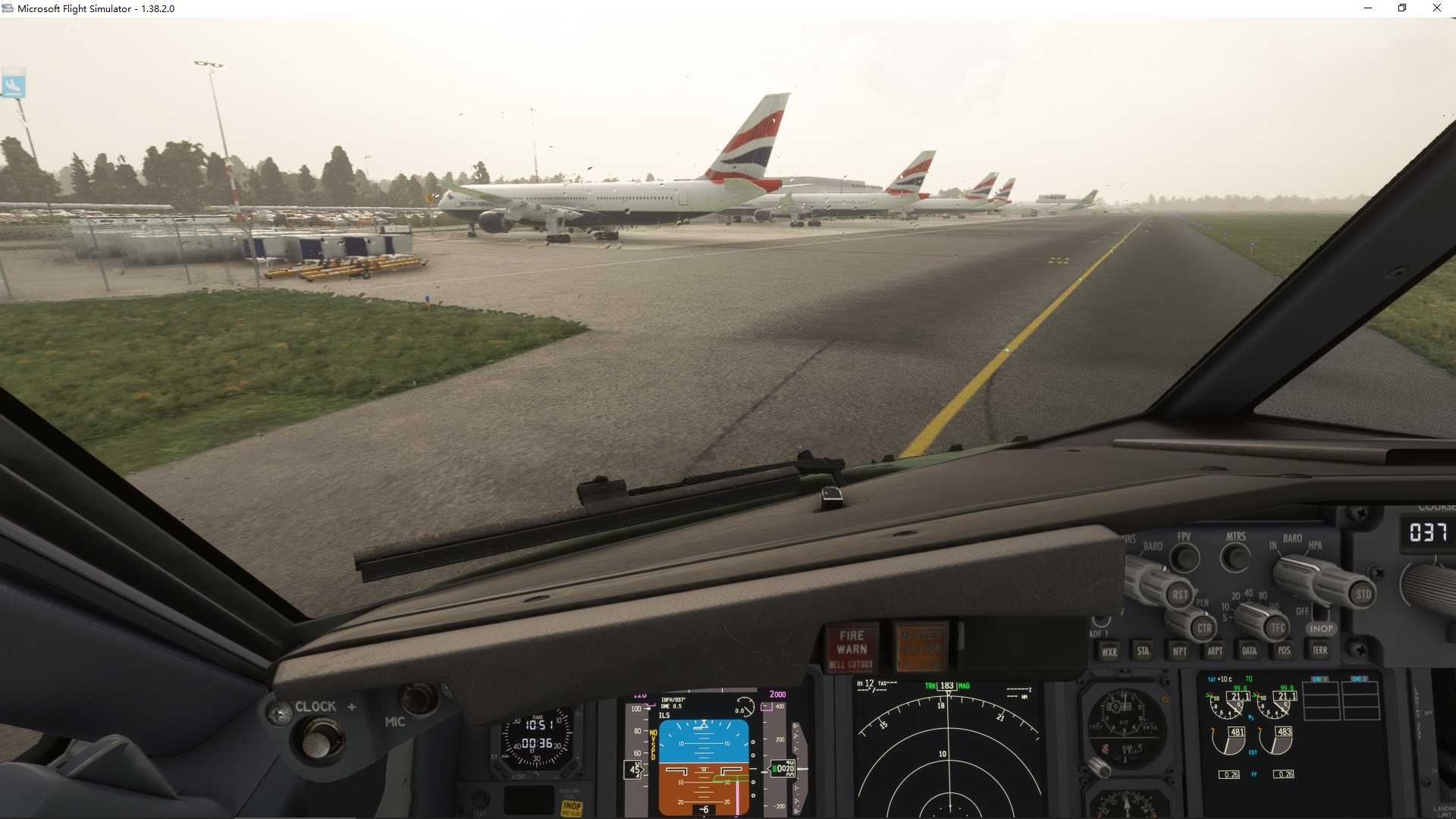Viewport: 1456px width, 819px height.
Task: Set the map range selector knob
Action: 1251,618
